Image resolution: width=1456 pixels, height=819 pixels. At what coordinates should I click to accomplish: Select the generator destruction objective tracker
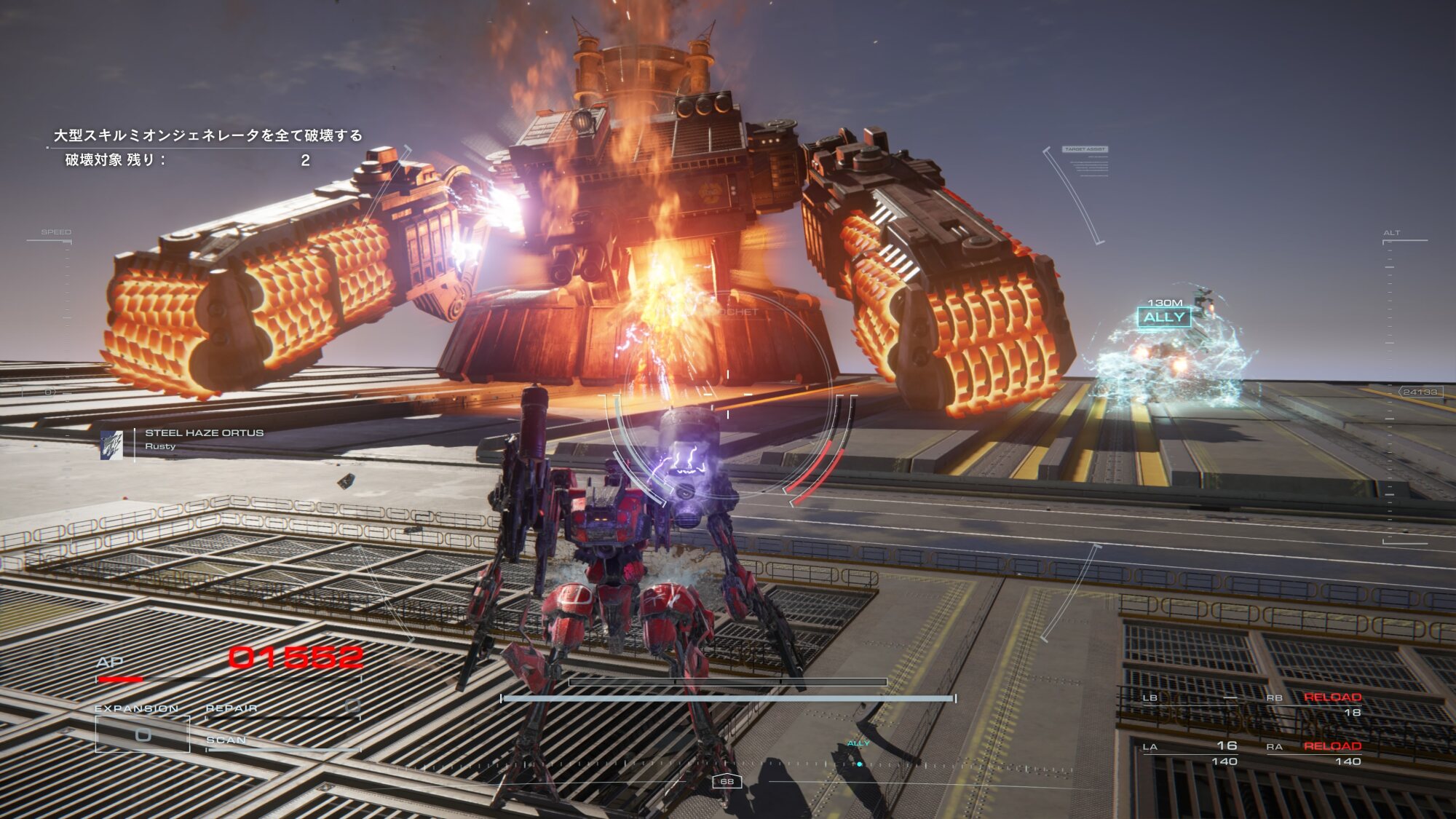(207, 147)
